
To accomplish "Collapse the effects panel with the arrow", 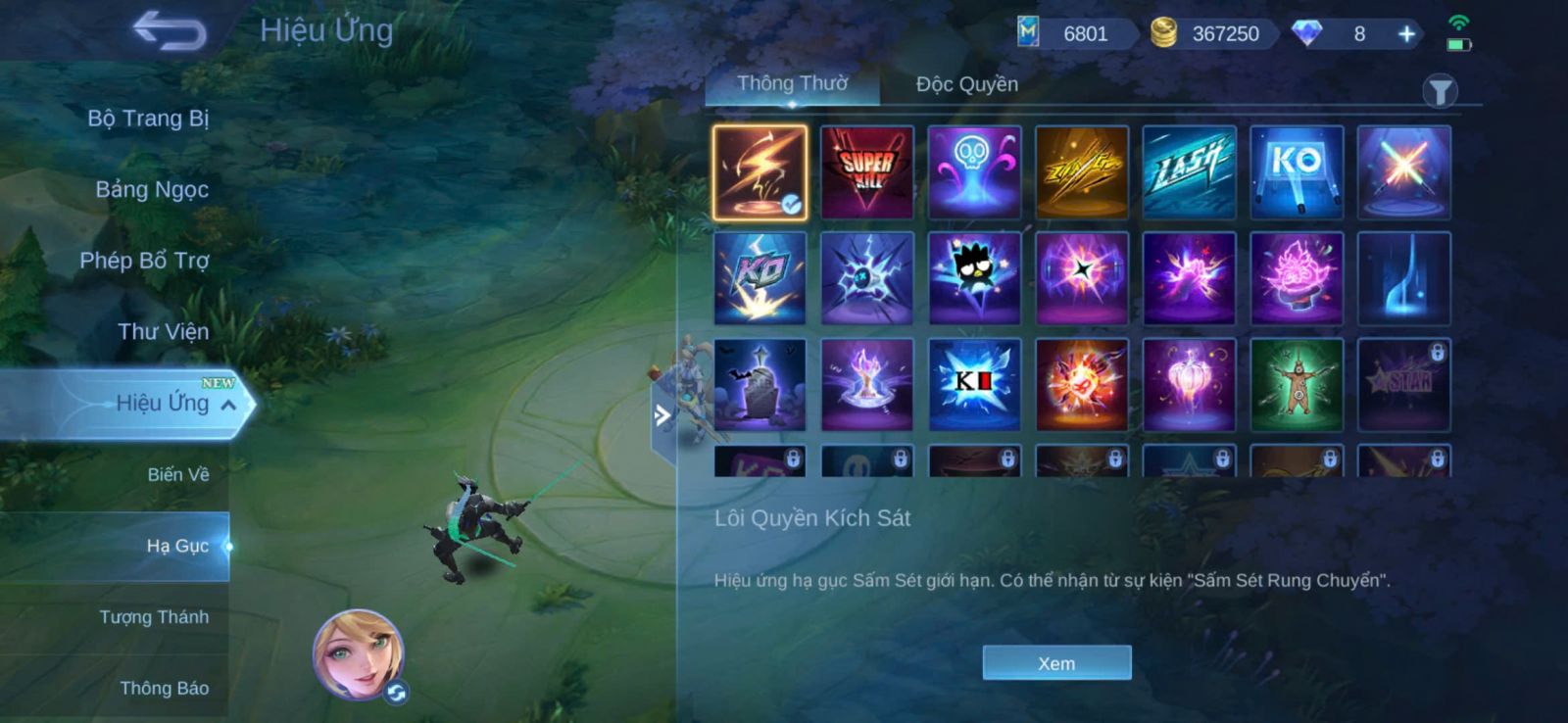I will click(662, 415).
